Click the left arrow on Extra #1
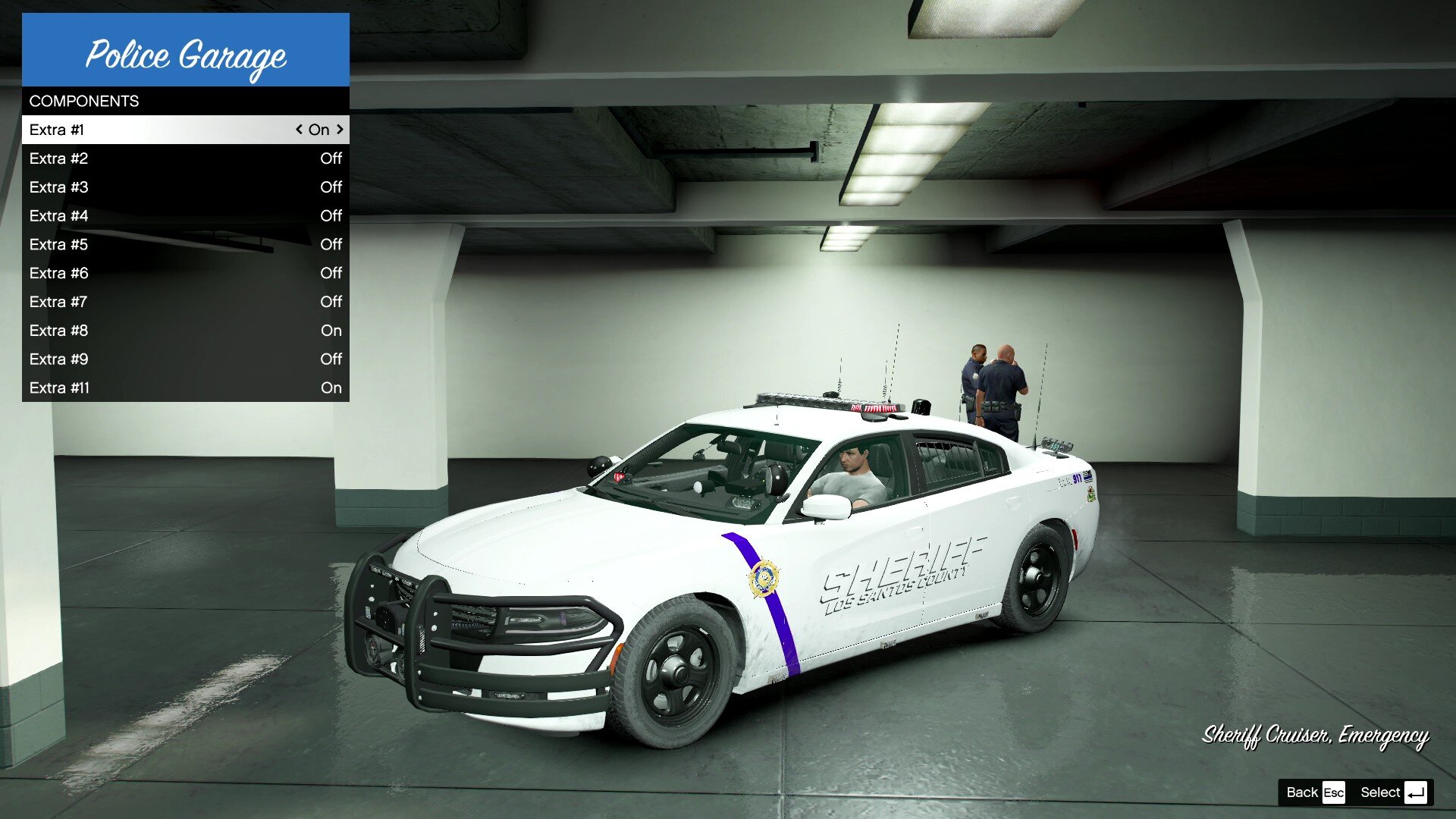 click(299, 130)
